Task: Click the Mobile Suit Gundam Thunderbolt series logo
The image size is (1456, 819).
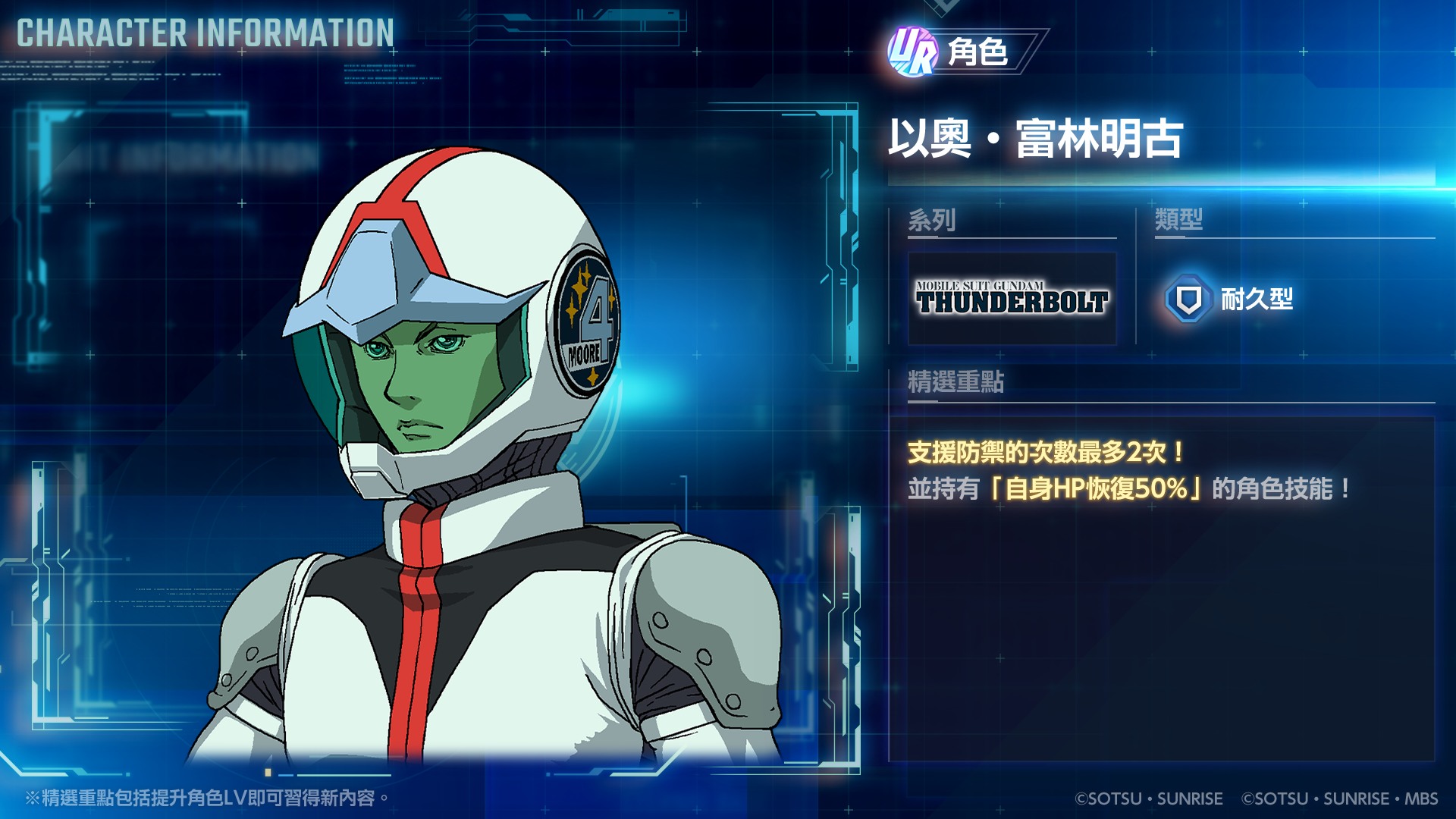Action: coord(1012,298)
